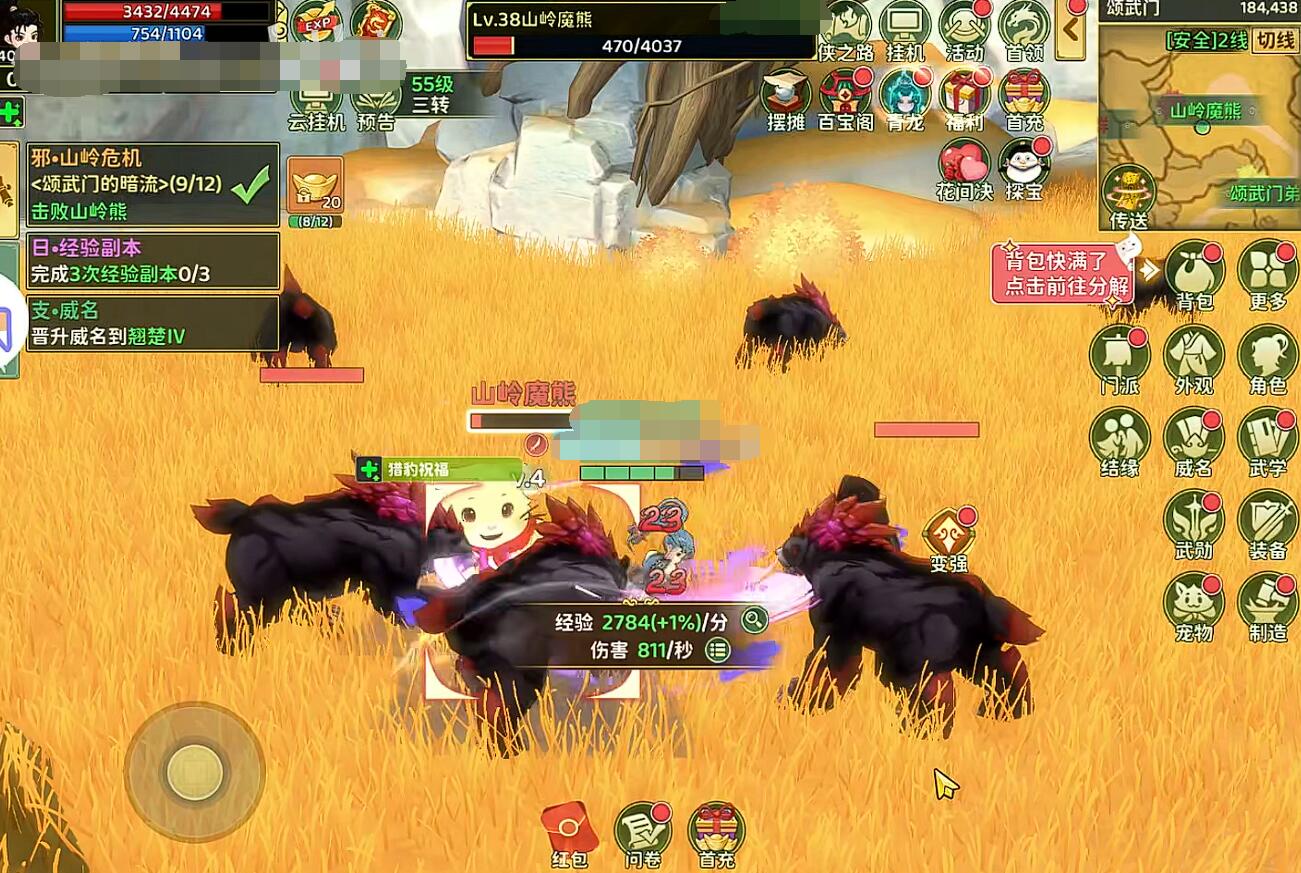Open the 百宝阁 treasure shop
This screenshot has width=1301, height=873.
845,98
